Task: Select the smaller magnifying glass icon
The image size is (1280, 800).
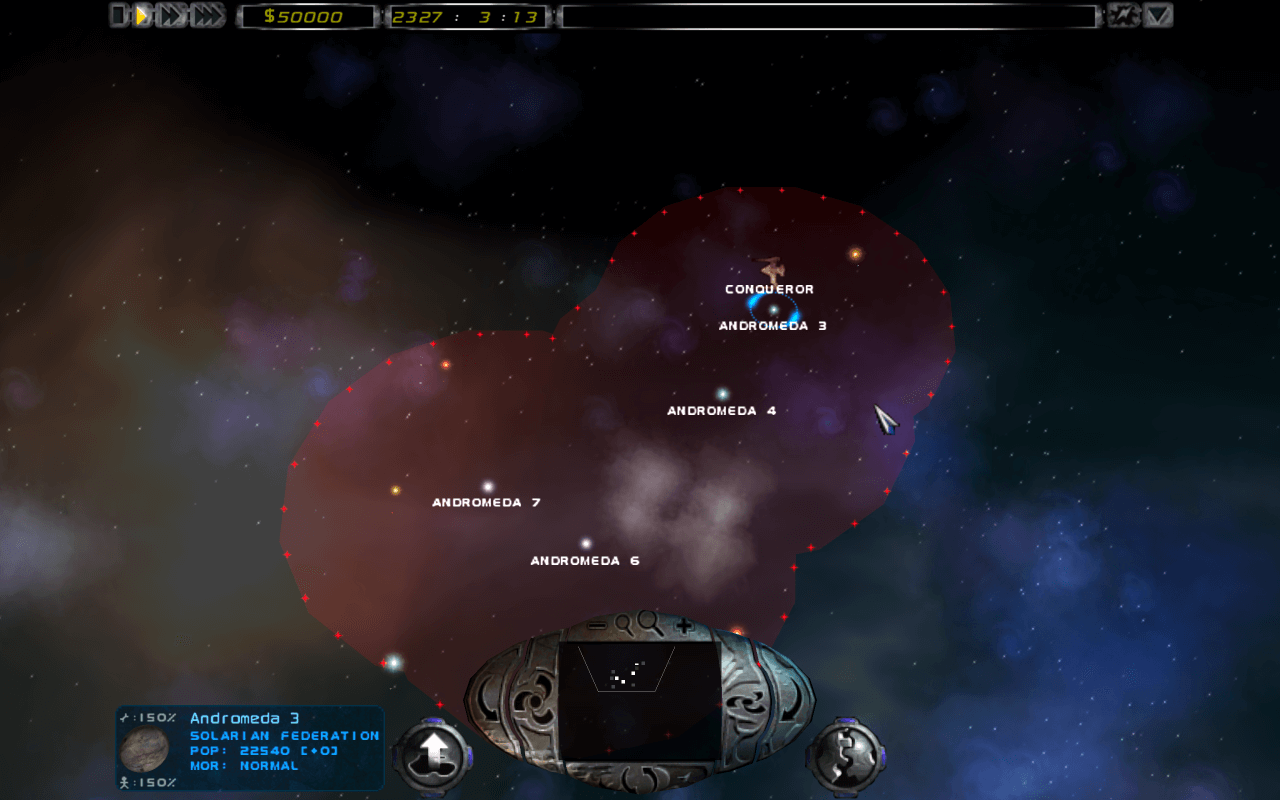Action: click(624, 625)
